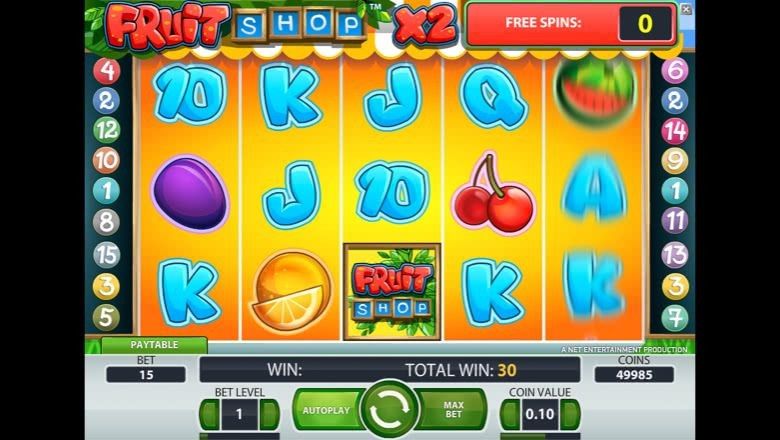Start Autoplay mode
Image resolution: width=780 pixels, height=440 pixels.
[326, 410]
